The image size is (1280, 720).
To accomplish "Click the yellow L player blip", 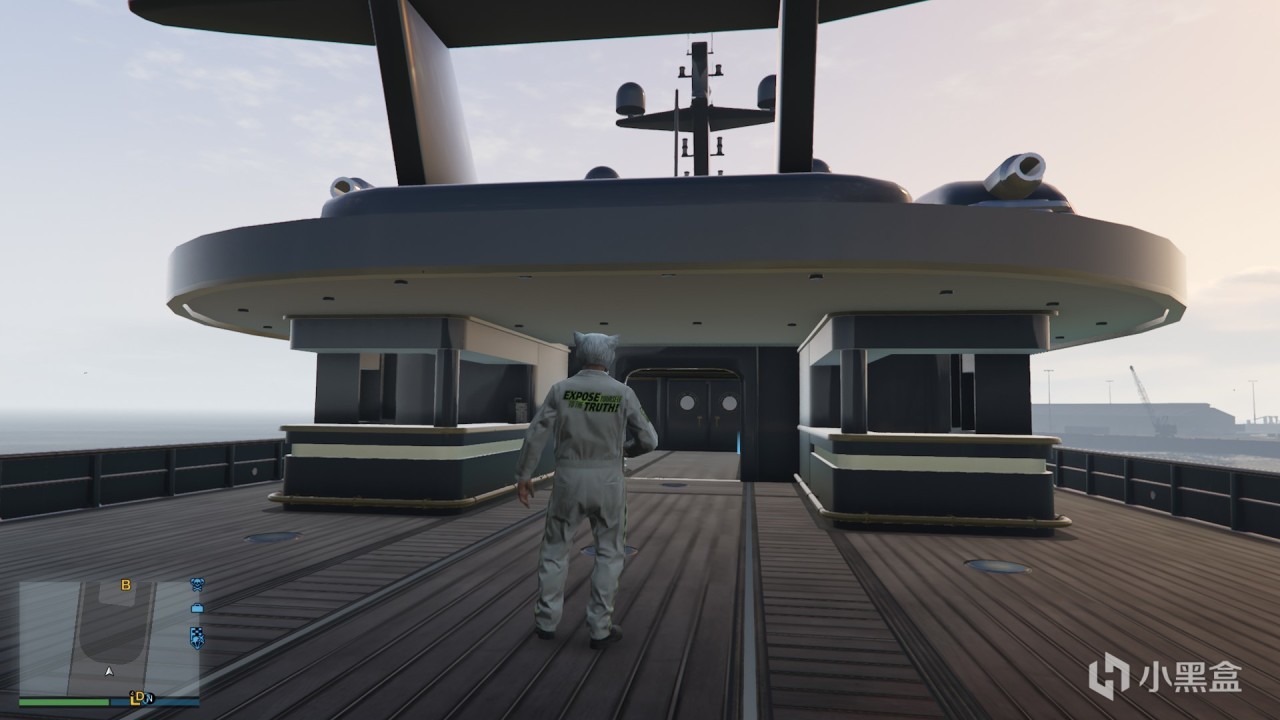I will click(x=134, y=700).
